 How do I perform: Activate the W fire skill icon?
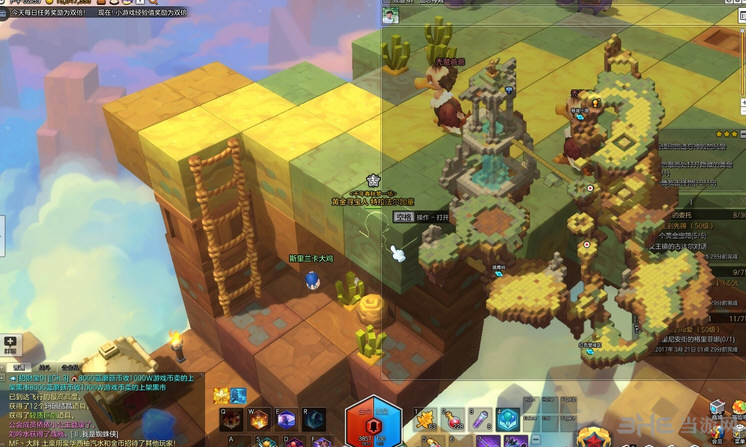pos(259,420)
